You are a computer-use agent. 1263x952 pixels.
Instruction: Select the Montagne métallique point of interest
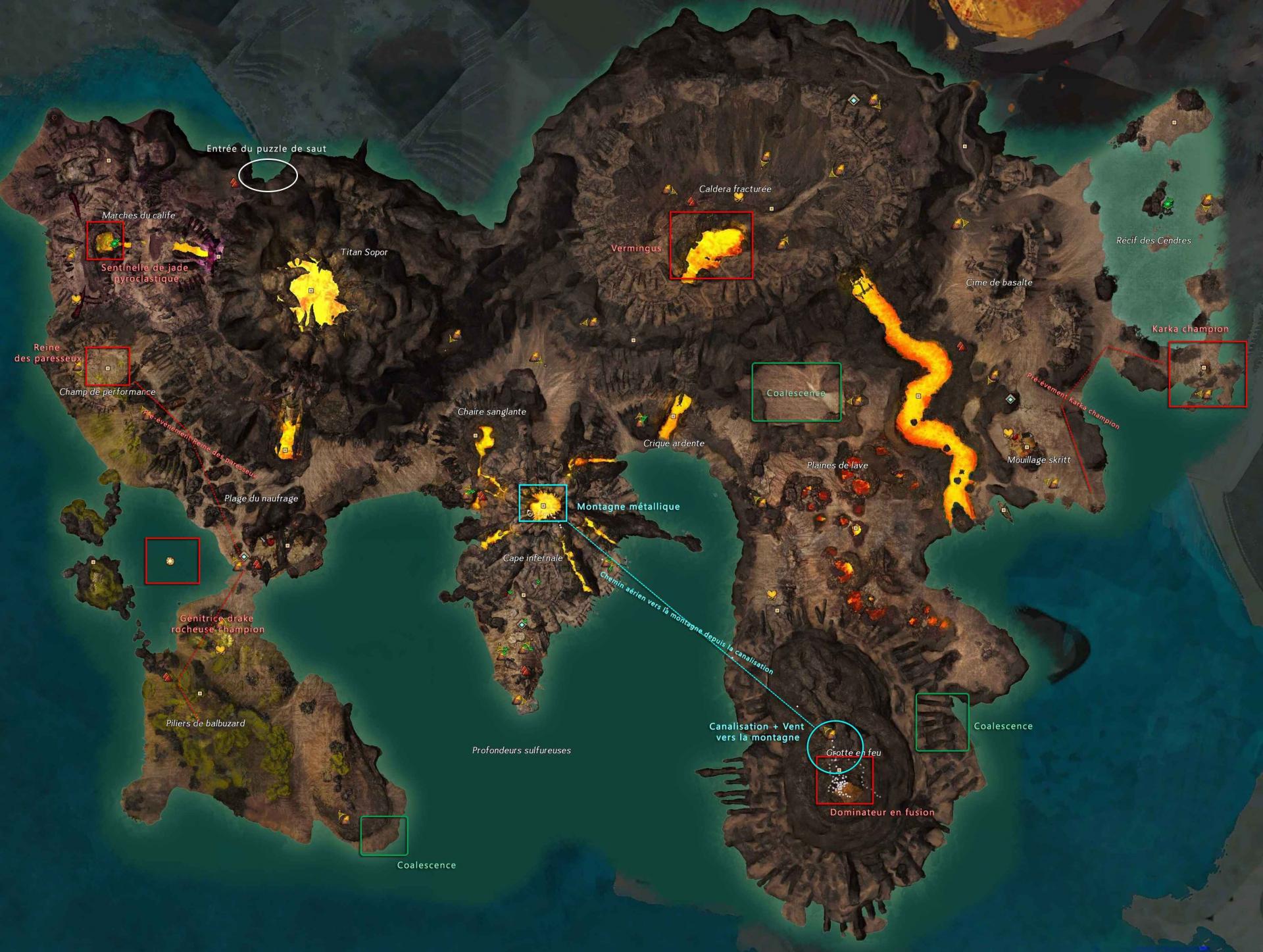coord(543,506)
